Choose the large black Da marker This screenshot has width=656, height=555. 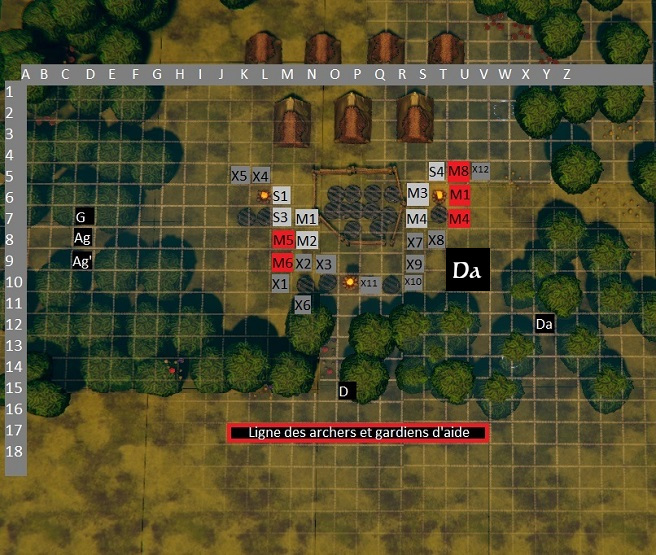coord(467,270)
